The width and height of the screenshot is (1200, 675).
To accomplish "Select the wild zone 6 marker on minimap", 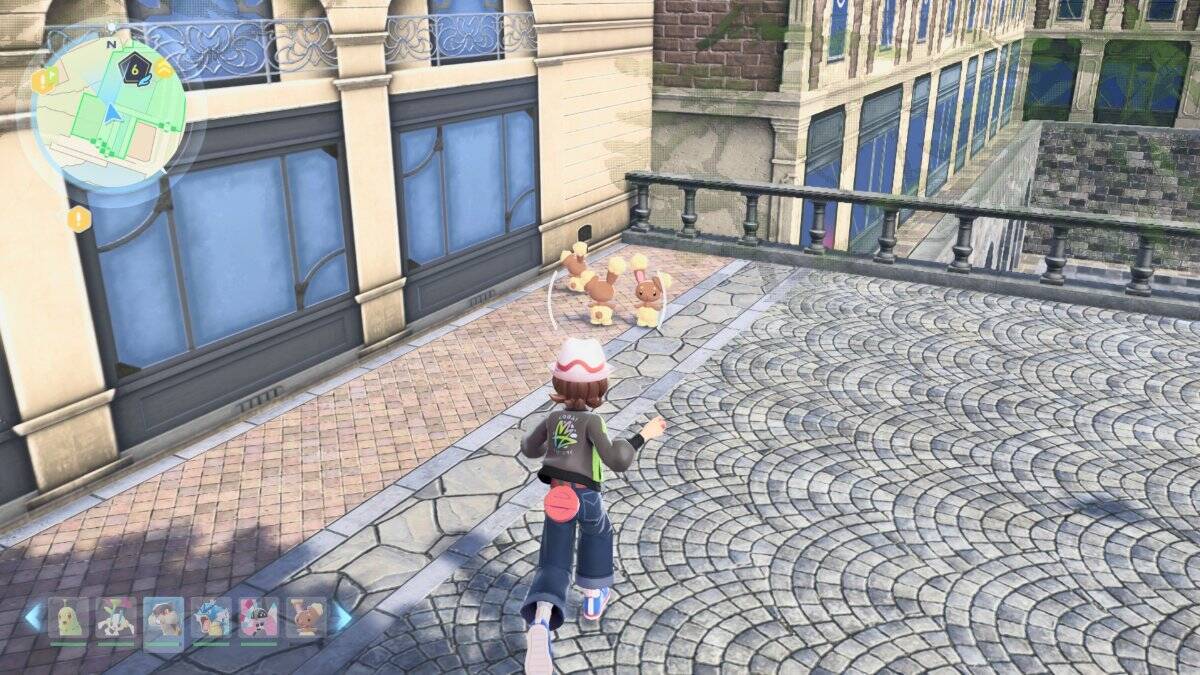I will (133, 68).
